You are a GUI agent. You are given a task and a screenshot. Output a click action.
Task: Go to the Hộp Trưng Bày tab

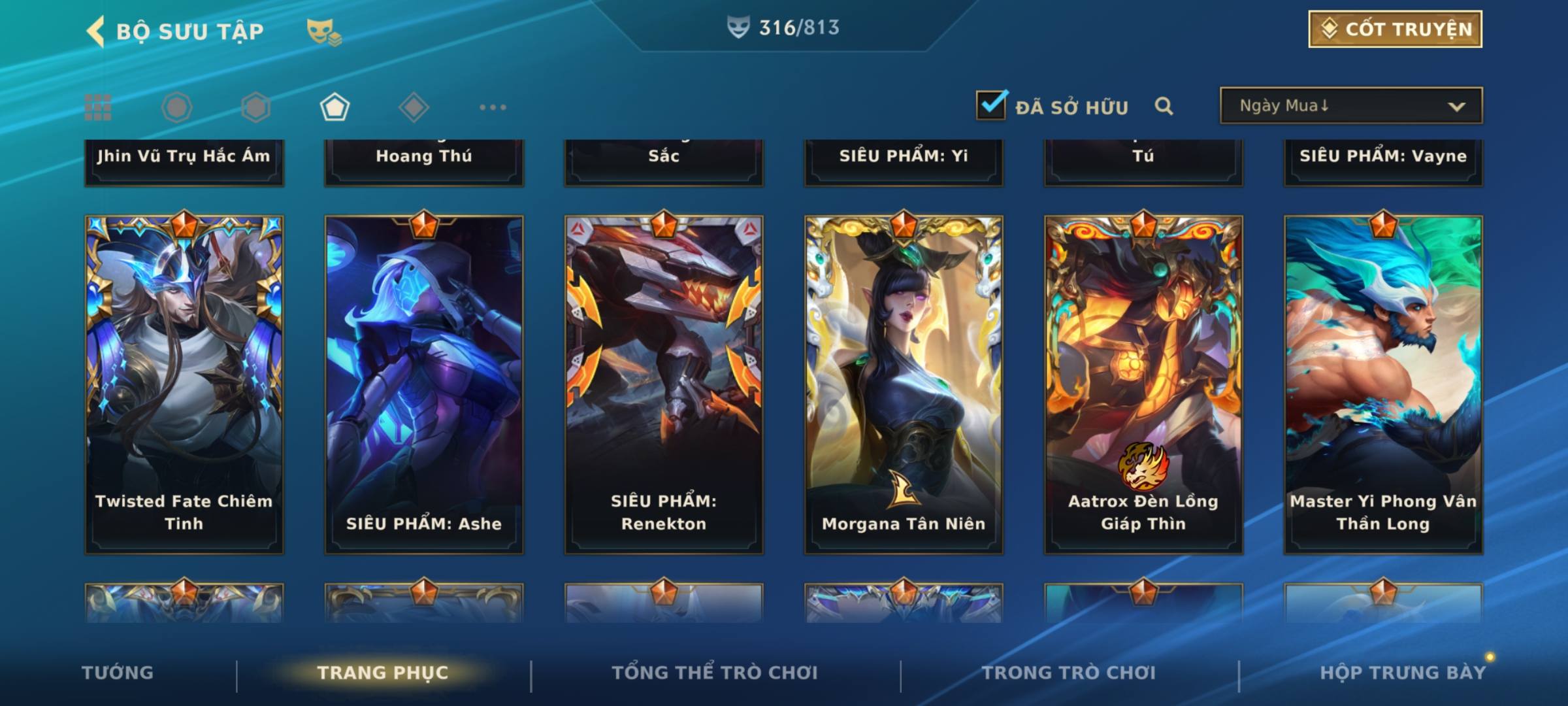(1402, 673)
